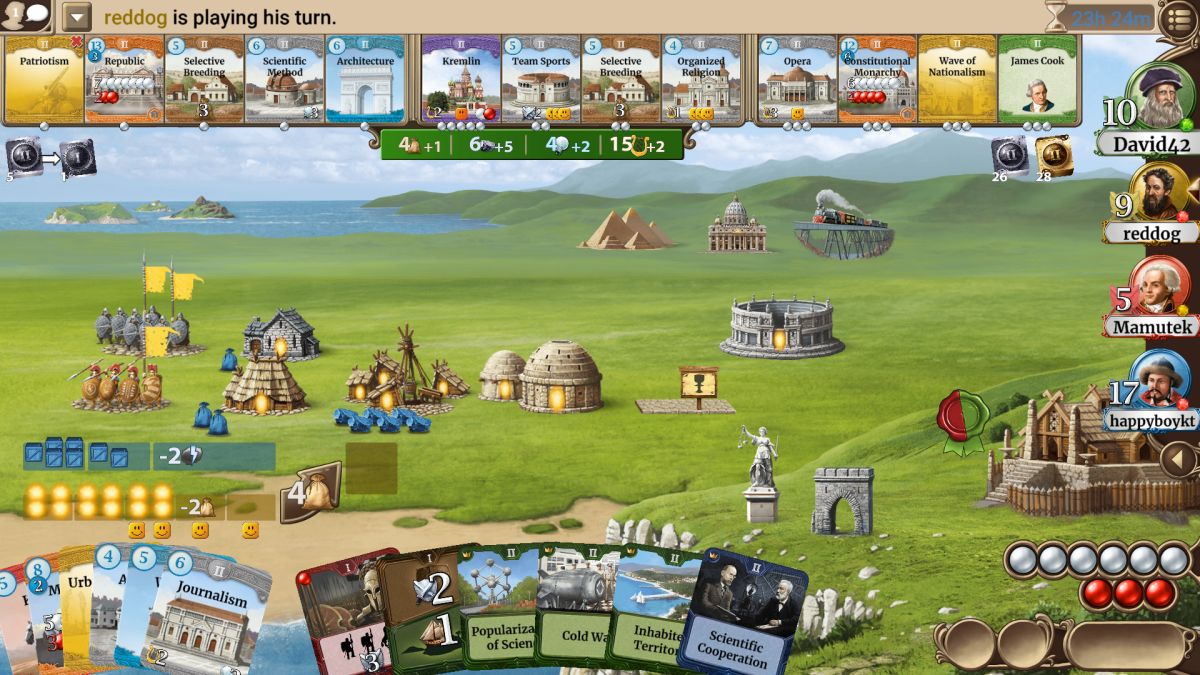
Task: Take the Kremlin wonder card
Action: [x=461, y=80]
